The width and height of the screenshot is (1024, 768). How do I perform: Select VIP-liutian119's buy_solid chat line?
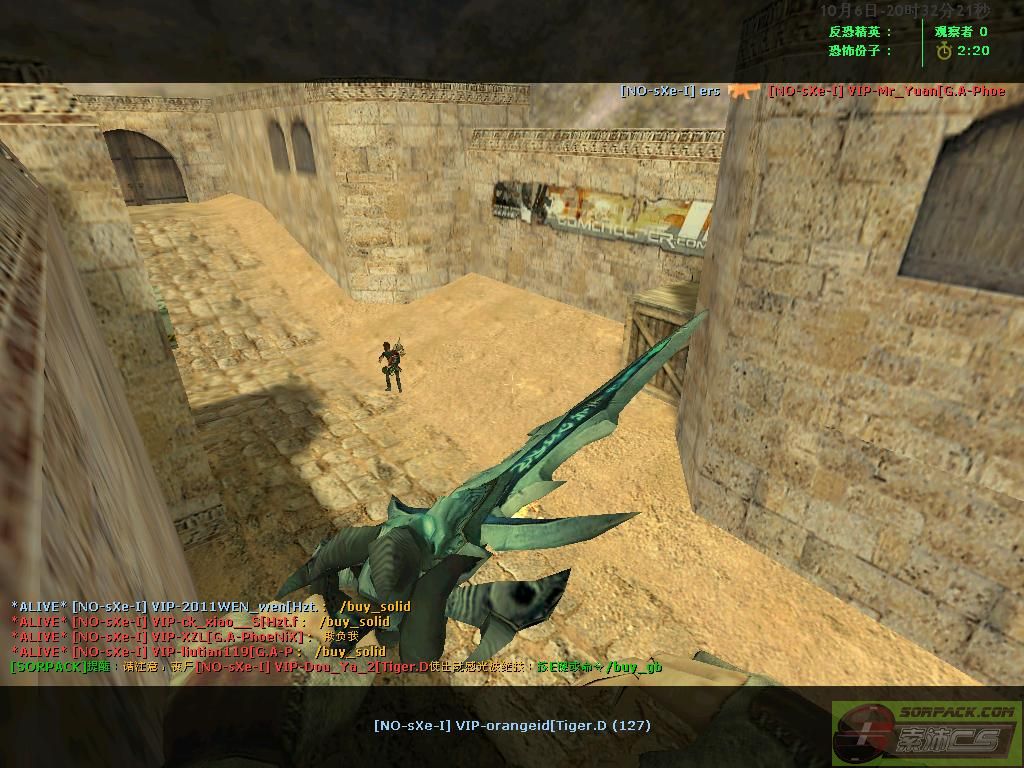tap(198, 651)
